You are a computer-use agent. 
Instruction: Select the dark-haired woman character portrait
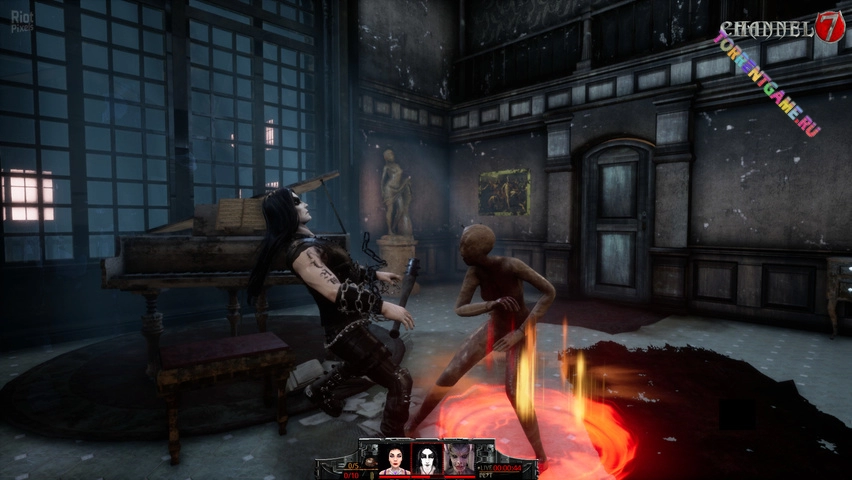(395, 458)
